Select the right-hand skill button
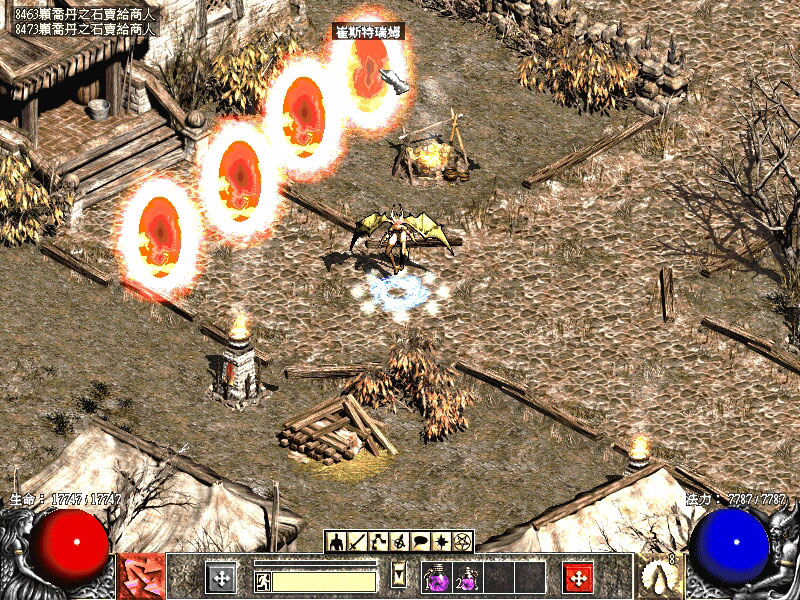The image size is (800, 600). pyautogui.click(x=660, y=577)
